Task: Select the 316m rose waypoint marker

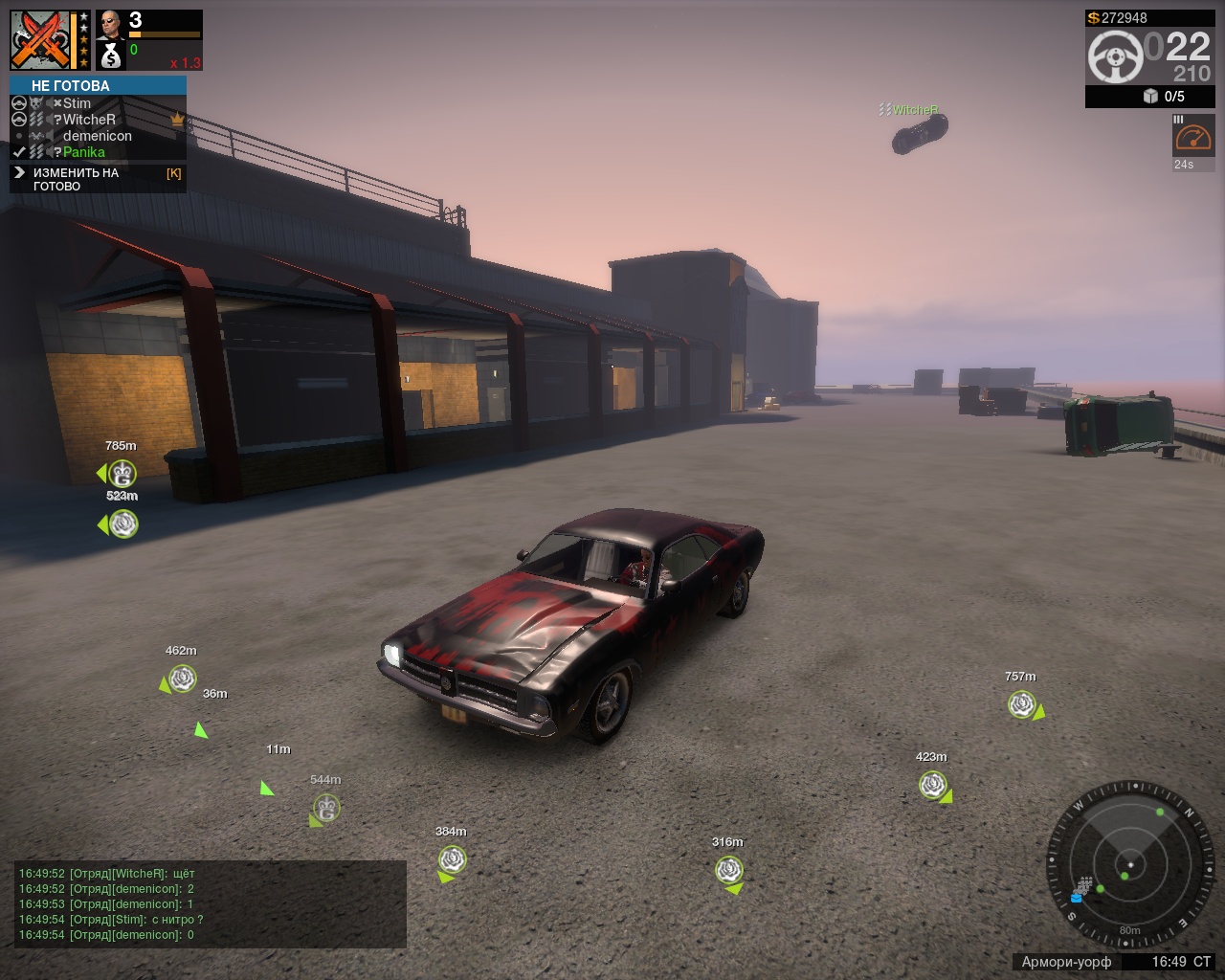Action: point(728,870)
